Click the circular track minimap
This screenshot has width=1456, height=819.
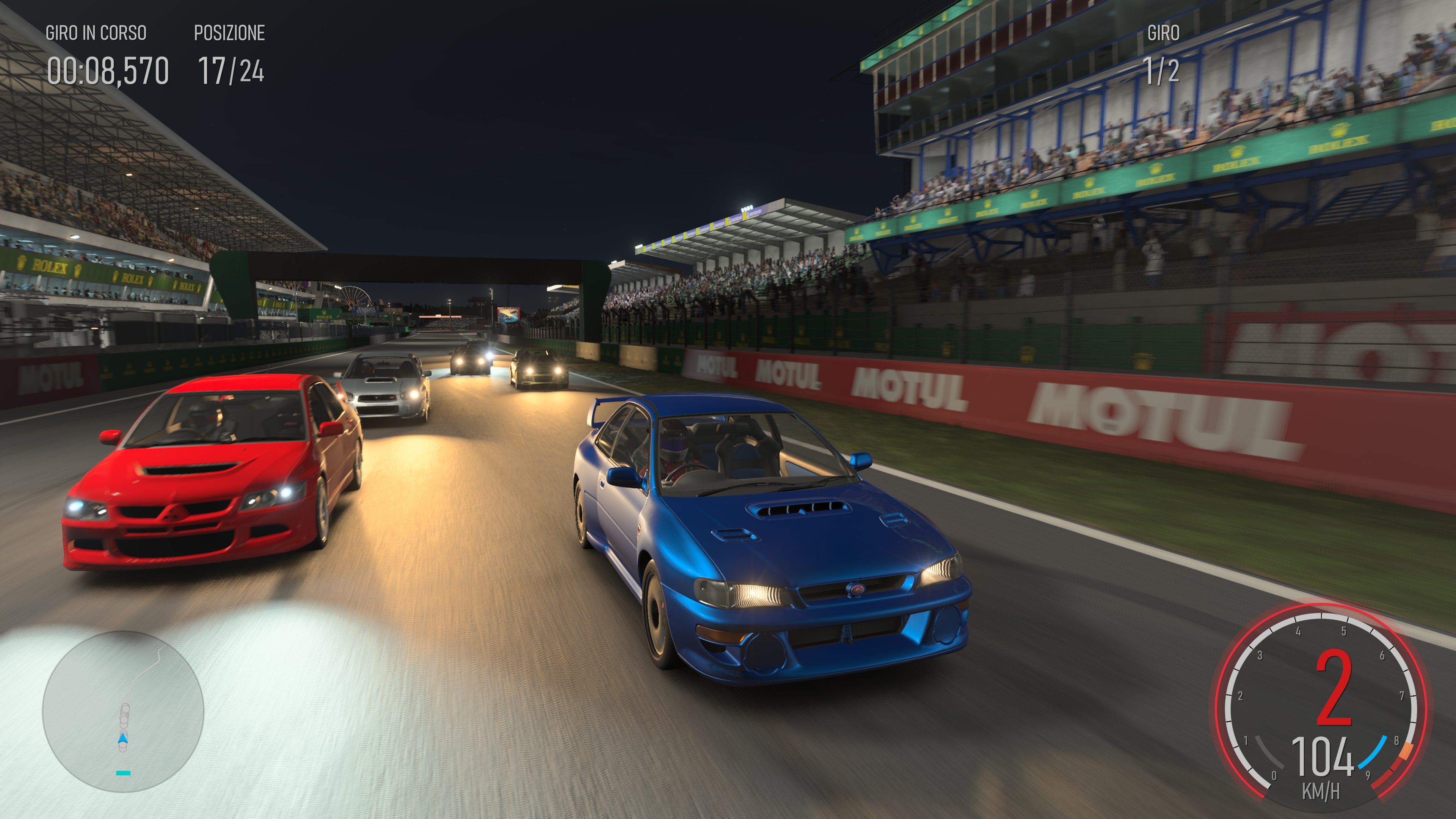(123, 711)
